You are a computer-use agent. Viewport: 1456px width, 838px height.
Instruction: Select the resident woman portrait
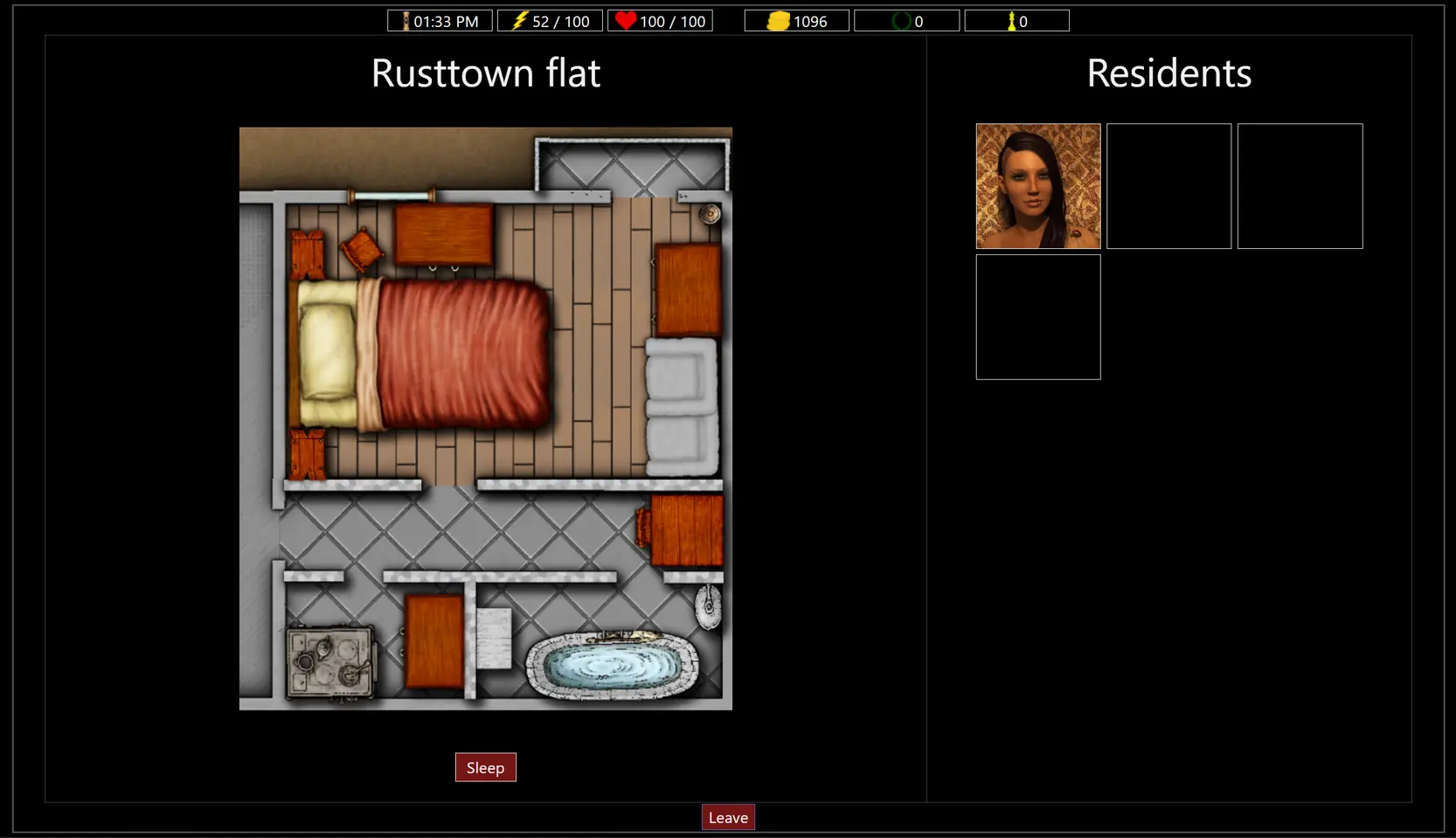click(1037, 186)
